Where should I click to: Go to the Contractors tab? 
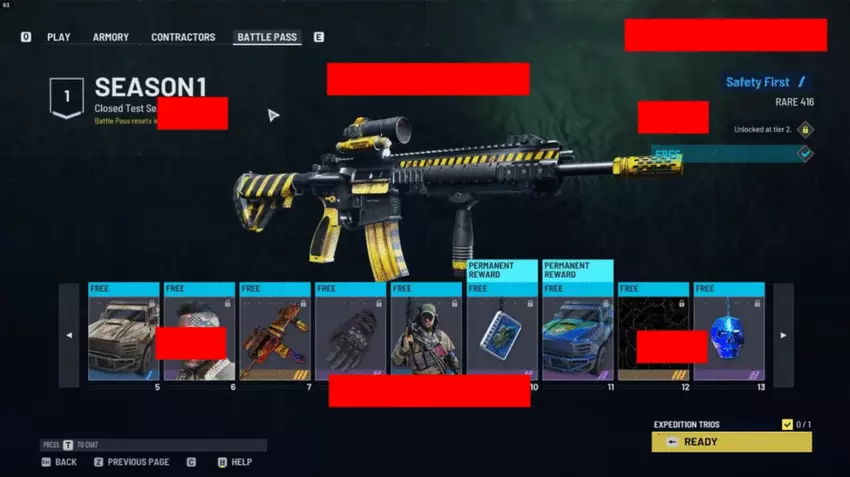coord(183,37)
